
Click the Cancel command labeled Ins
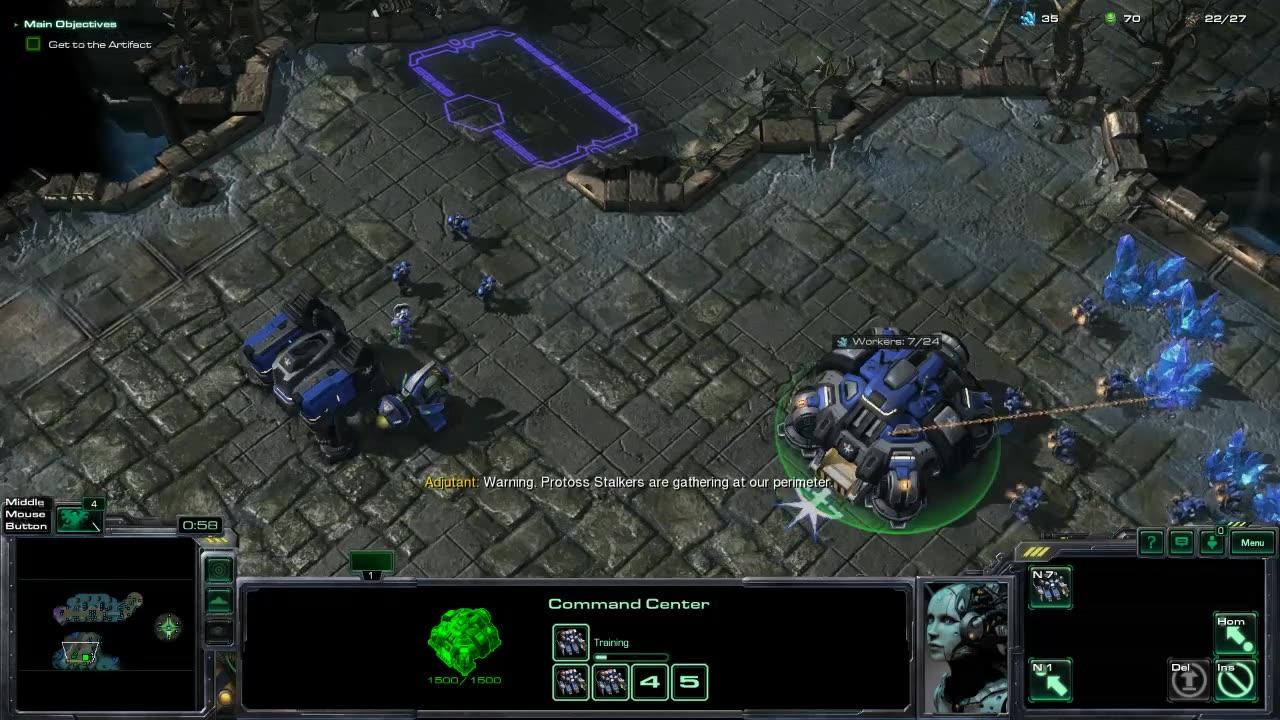click(x=1235, y=679)
